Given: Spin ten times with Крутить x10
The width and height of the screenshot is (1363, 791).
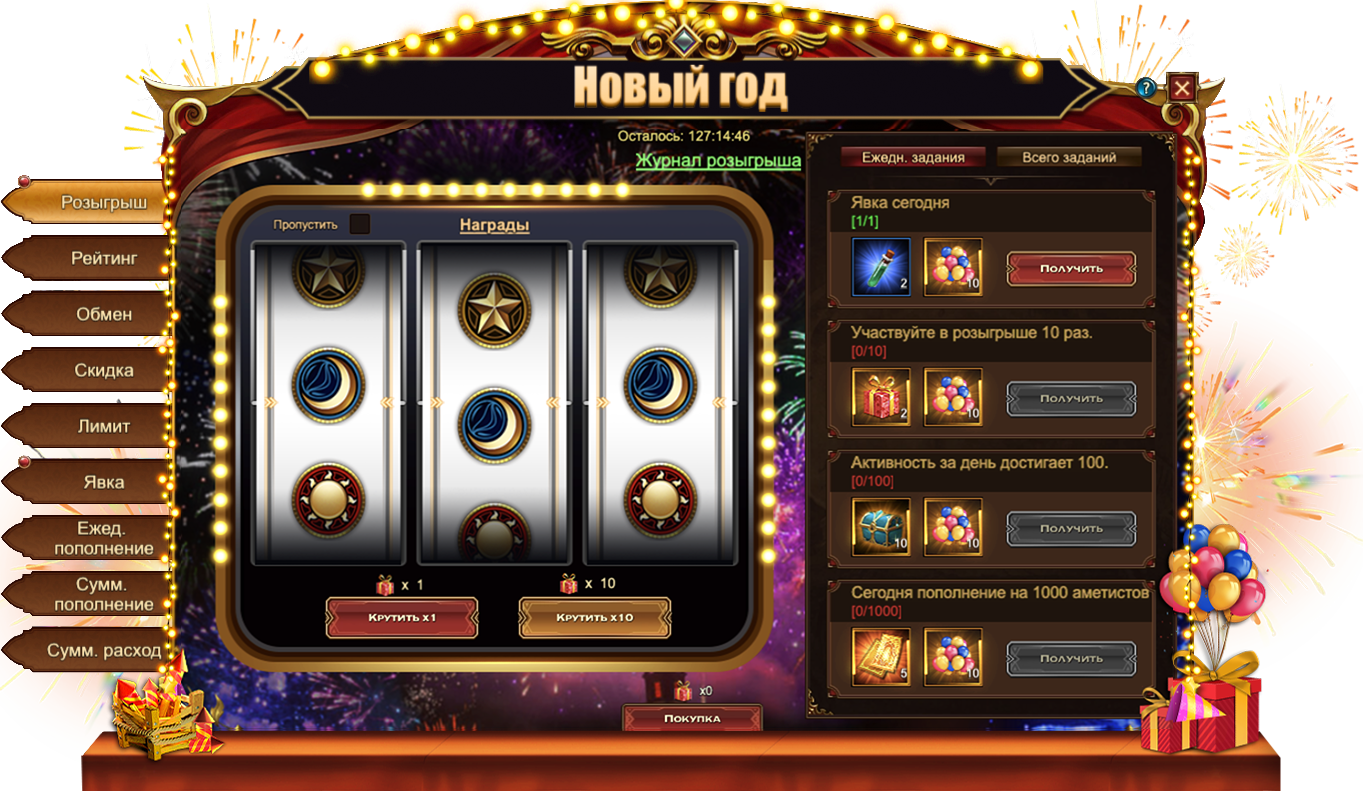Looking at the screenshot, I should [595, 617].
